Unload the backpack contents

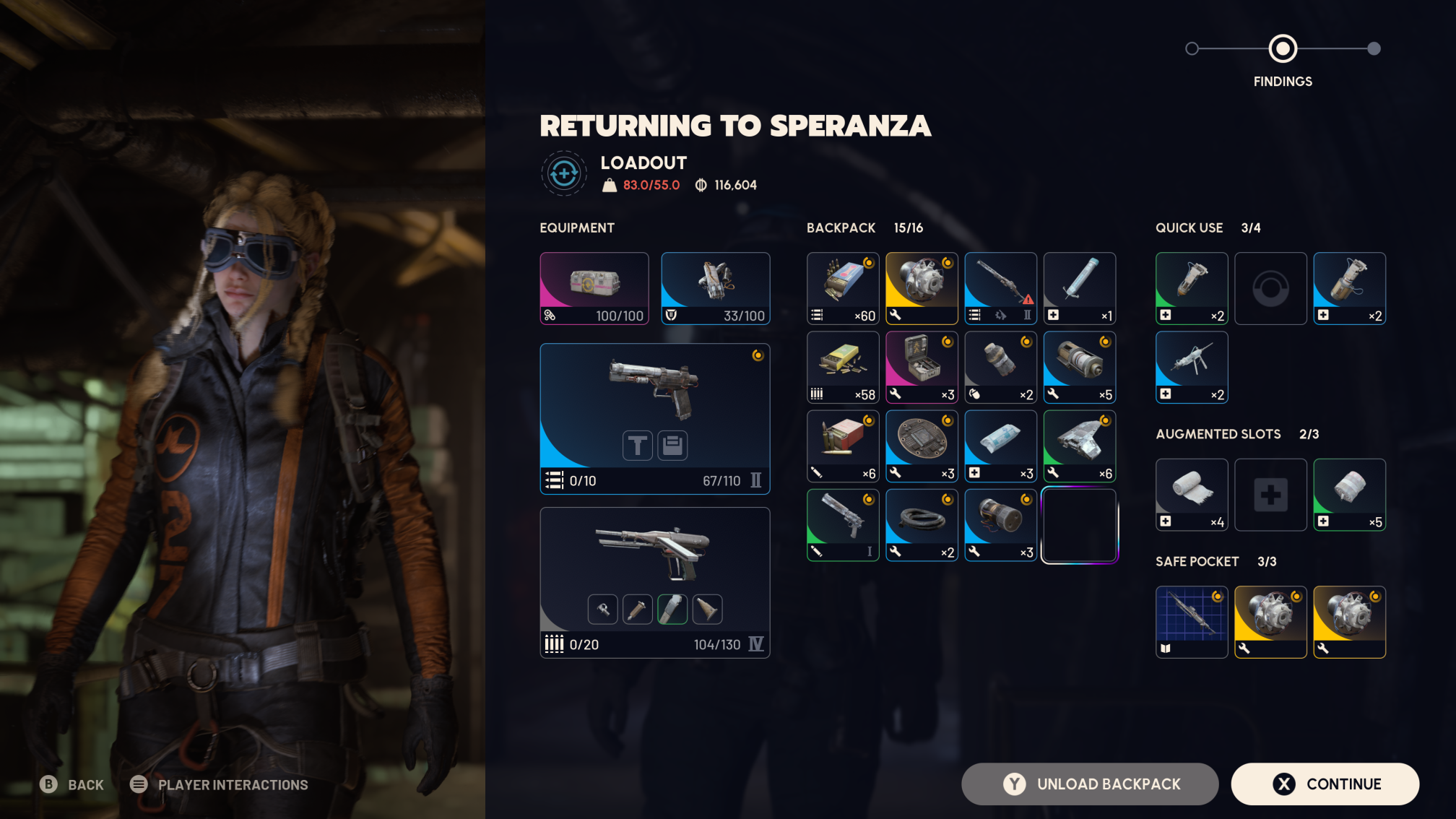[1090, 784]
